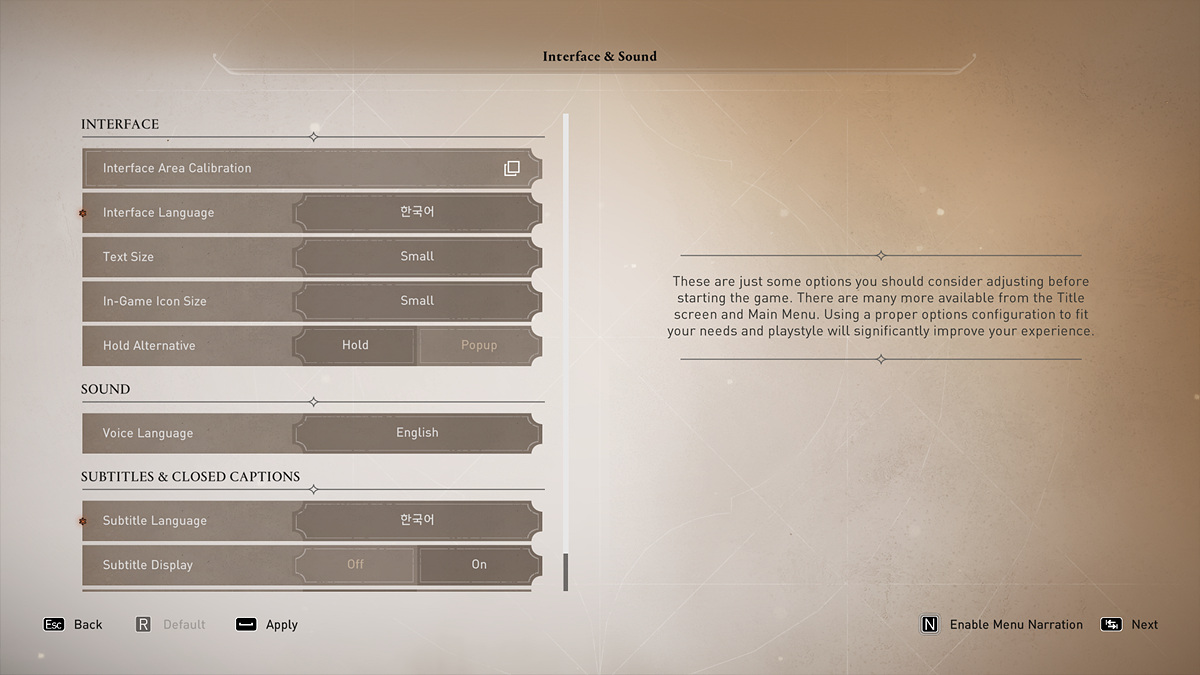Proceed with the Next button
1200x675 pixels.
(x=1129, y=625)
